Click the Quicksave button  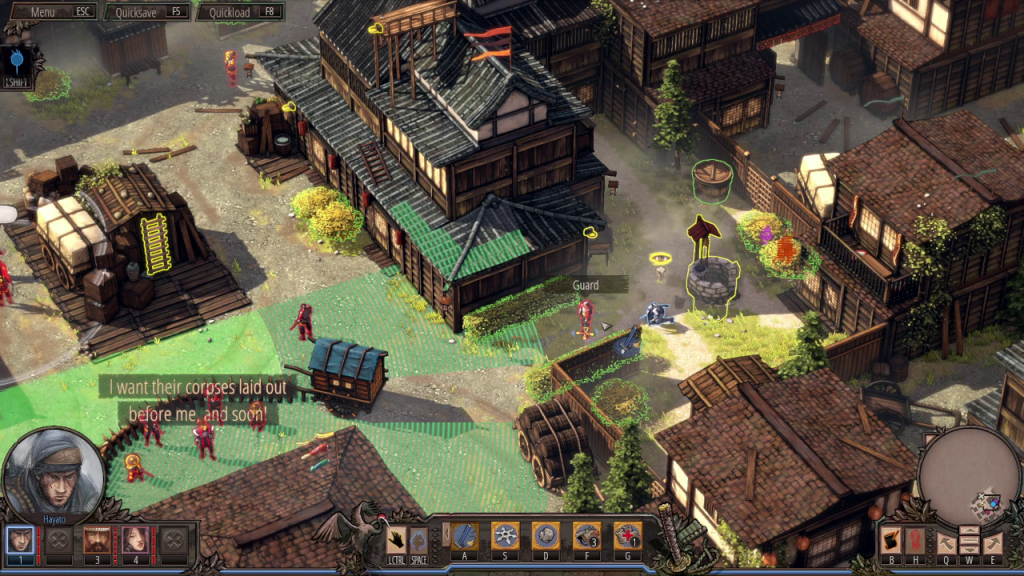coord(148,12)
